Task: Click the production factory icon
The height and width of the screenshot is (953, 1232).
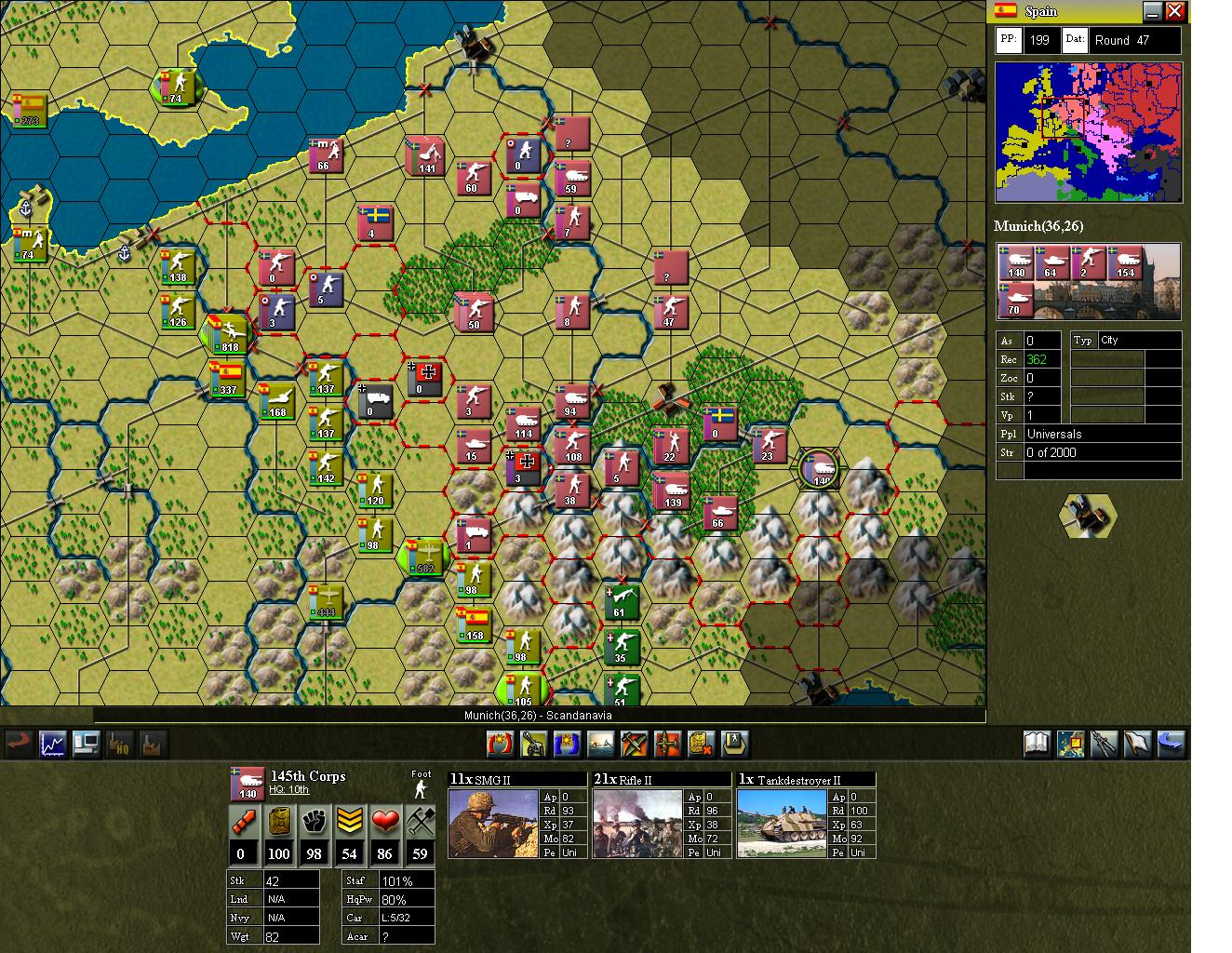Action: coord(152,745)
